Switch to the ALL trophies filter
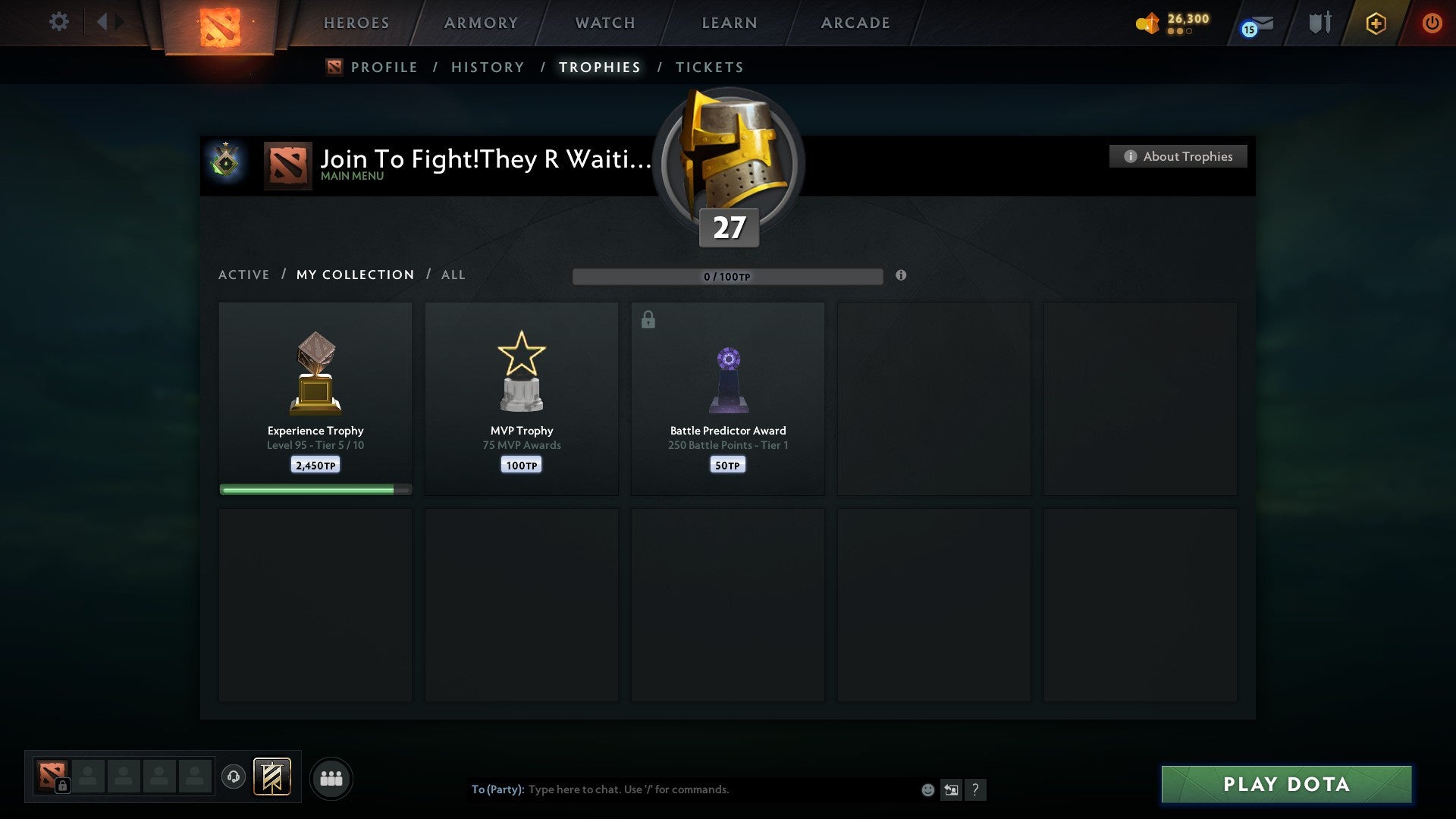Image resolution: width=1456 pixels, height=819 pixels. pyautogui.click(x=453, y=275)
